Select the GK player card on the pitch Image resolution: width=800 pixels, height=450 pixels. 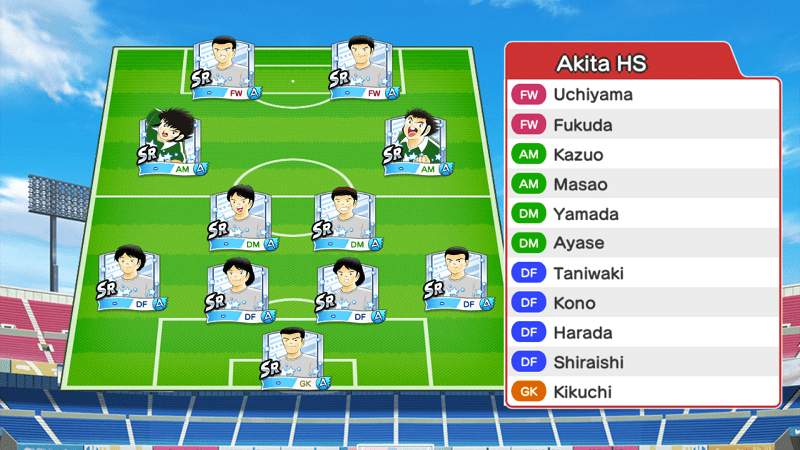(x=294, y=359)
